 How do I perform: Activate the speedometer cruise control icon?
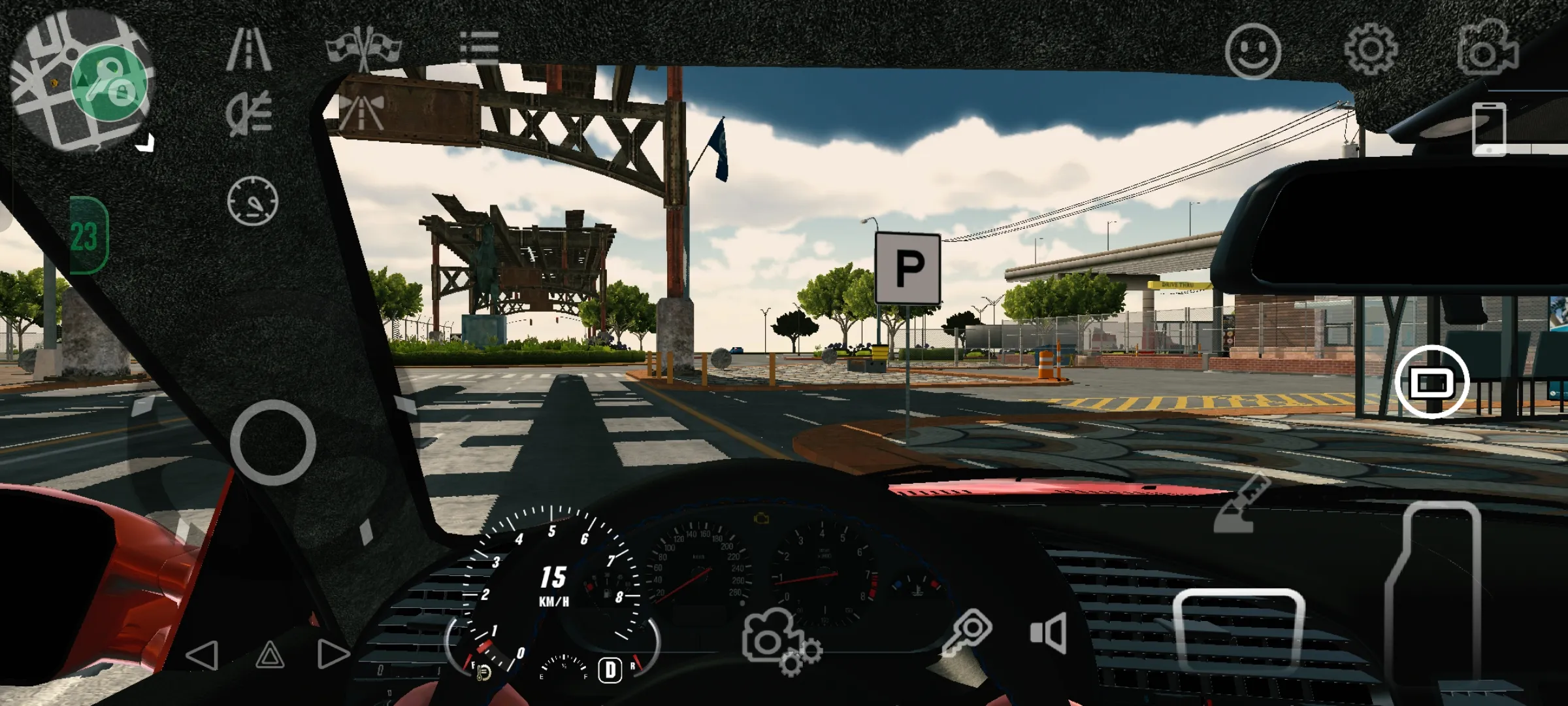click(x=253, y=201)
